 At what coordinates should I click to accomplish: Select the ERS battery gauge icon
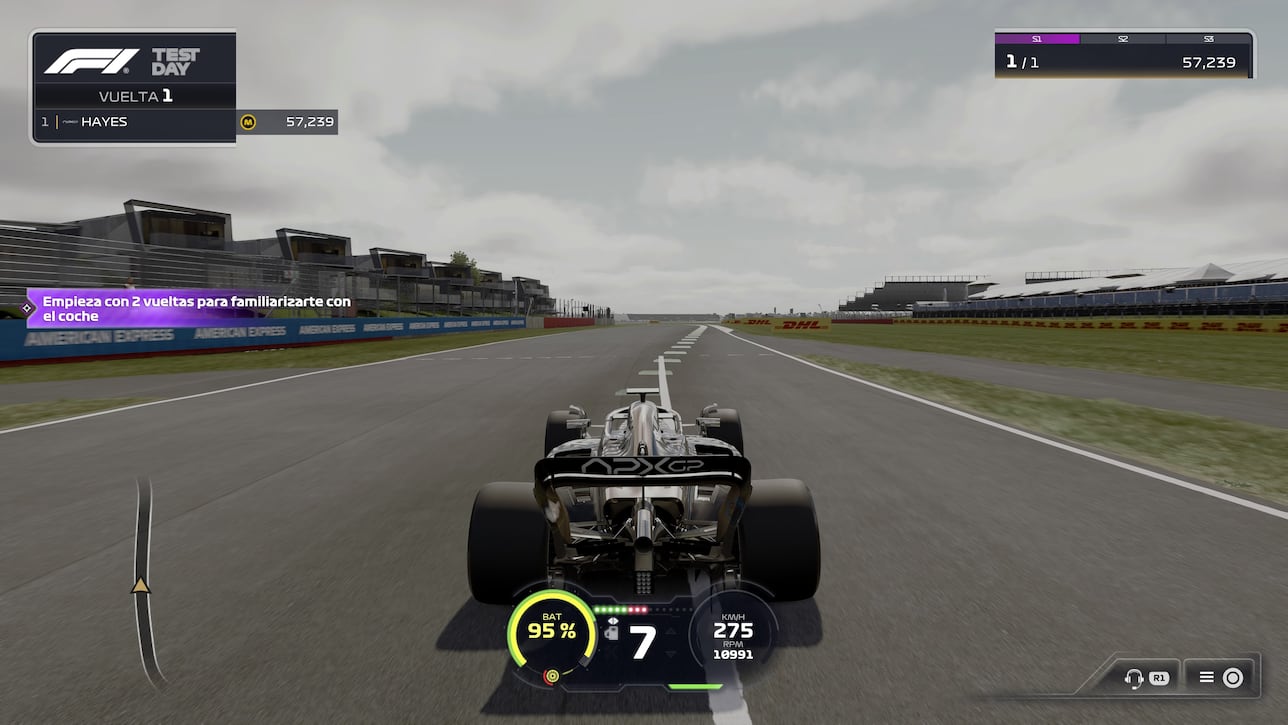pos(552,632)
